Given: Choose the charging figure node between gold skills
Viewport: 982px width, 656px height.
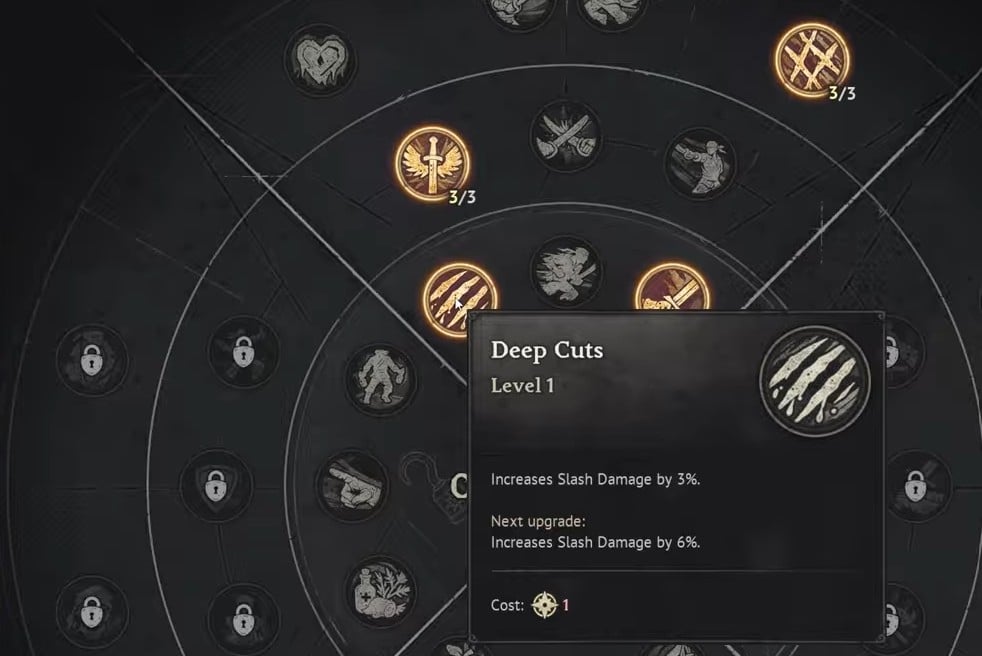Looking at the screenshot, I should (x=564, y=272).
